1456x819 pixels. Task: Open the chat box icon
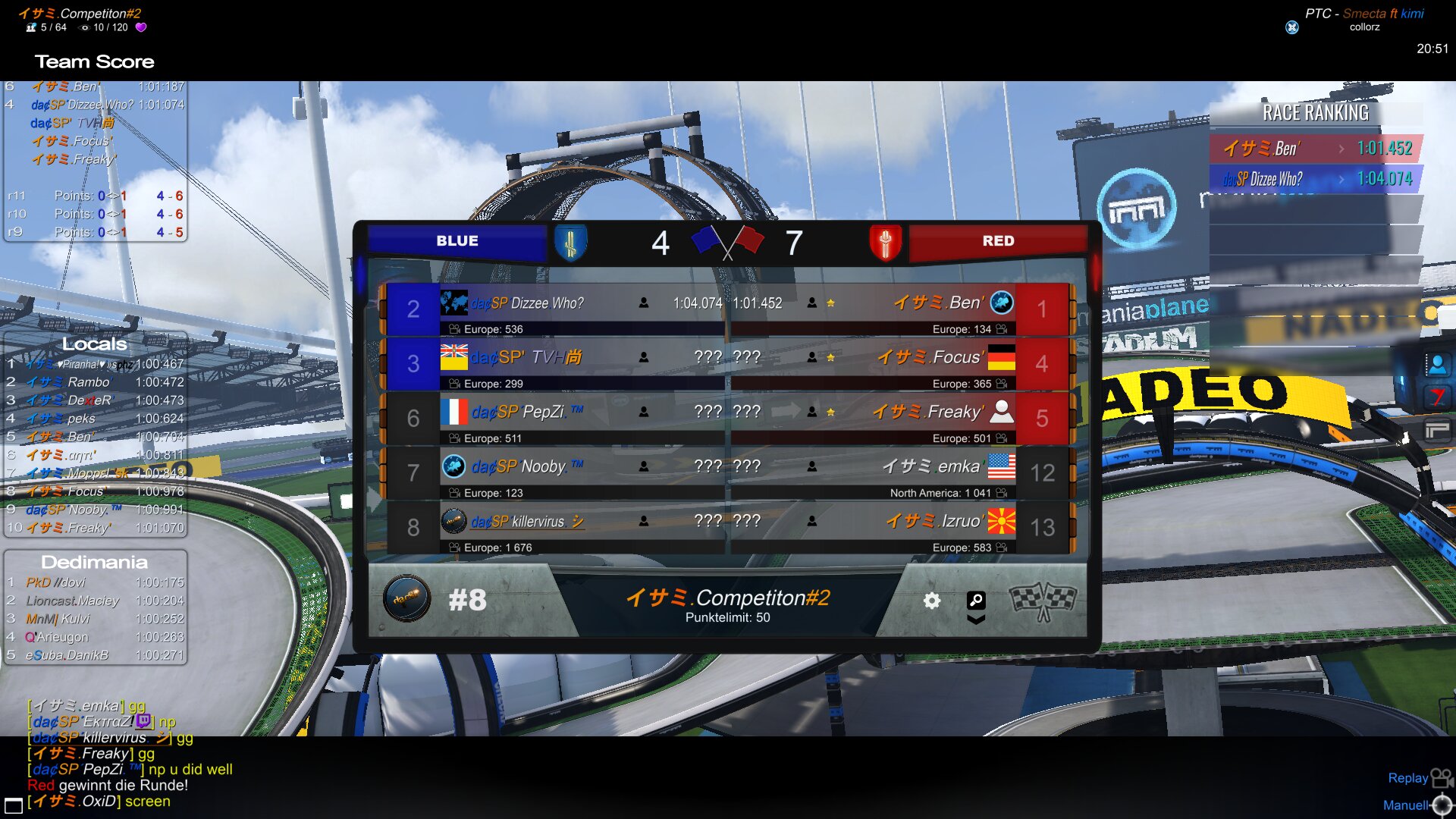(13, 805)
